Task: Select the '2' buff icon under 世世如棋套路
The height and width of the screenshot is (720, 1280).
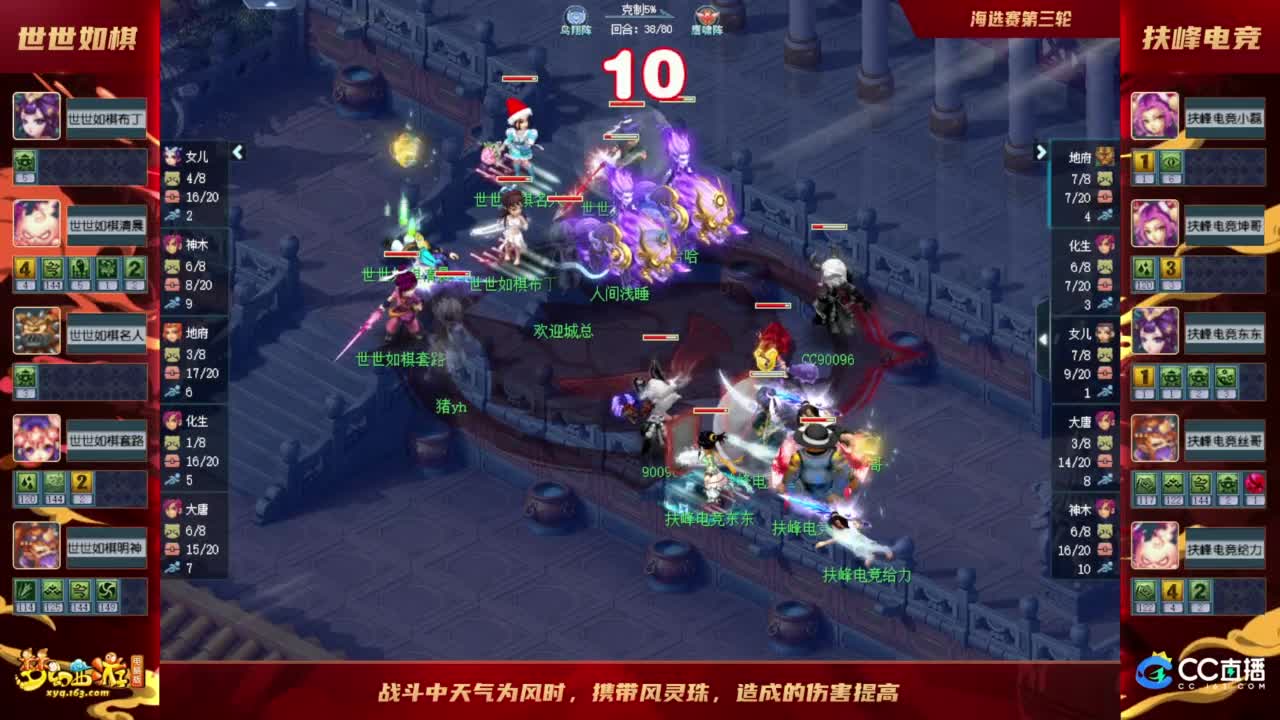Action: point(80,482)
